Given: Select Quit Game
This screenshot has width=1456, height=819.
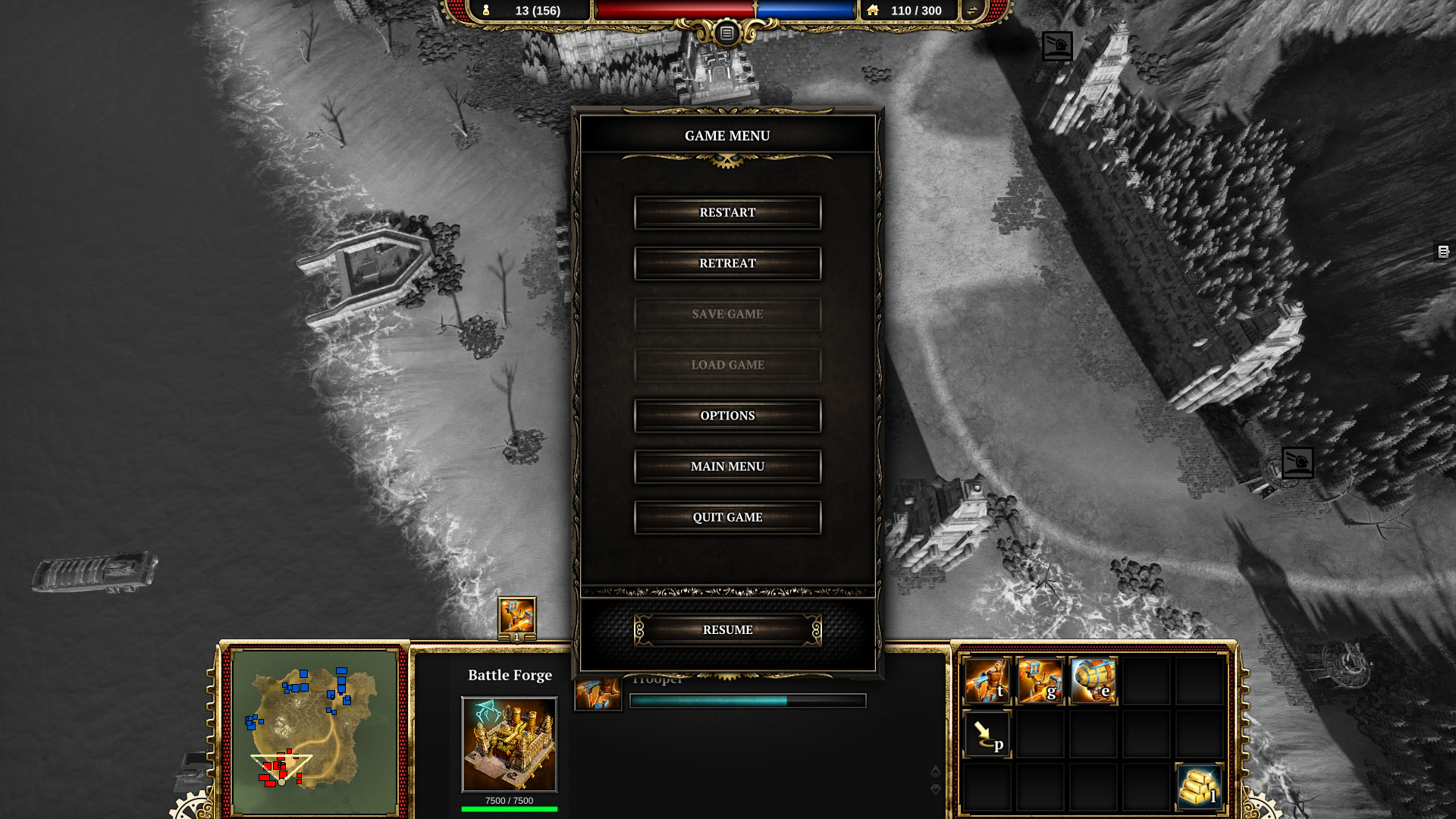Looking at the screenshot, I should coord(727,518).
